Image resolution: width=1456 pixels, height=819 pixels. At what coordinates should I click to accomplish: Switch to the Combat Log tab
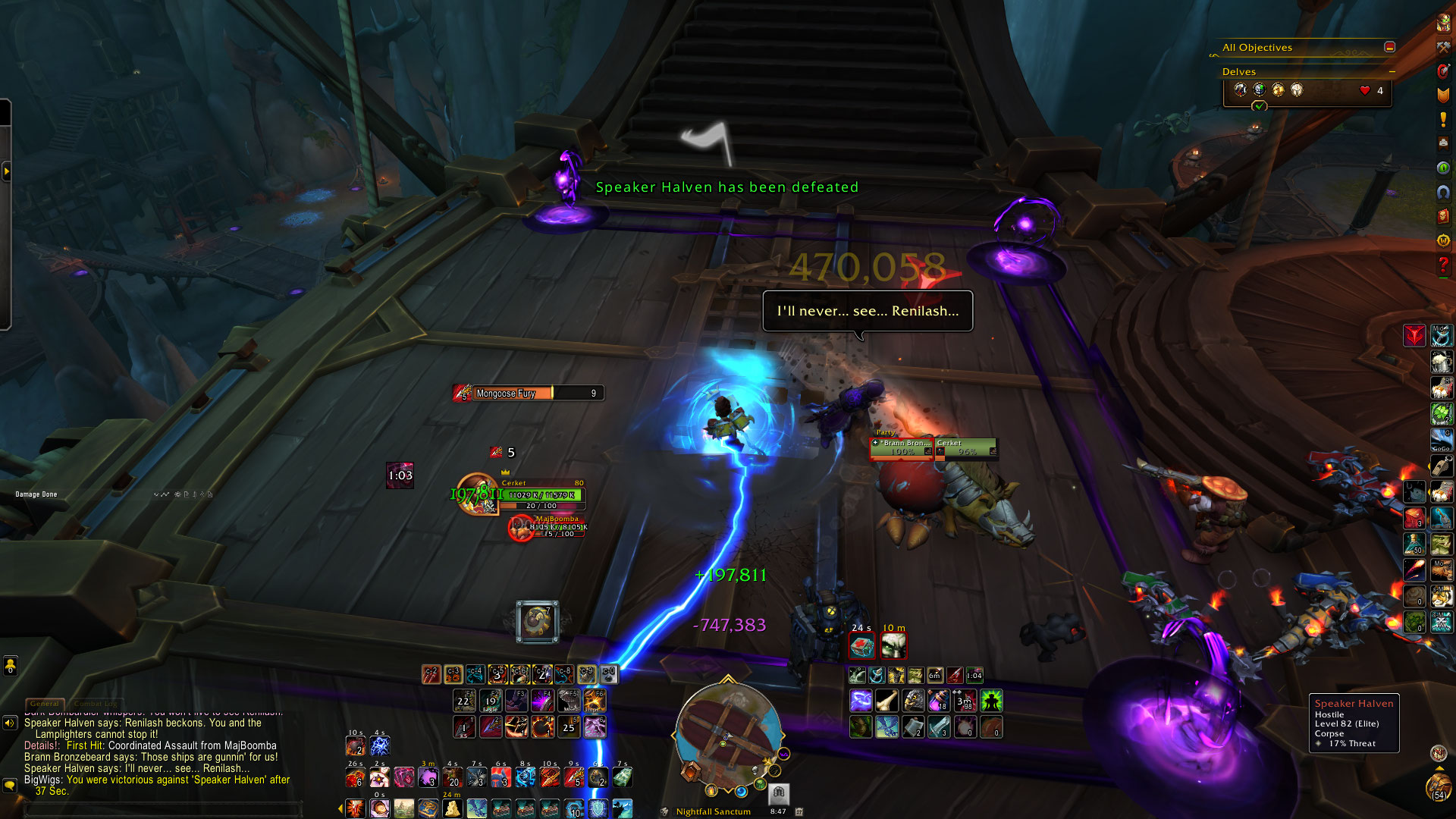coord(96,704)
